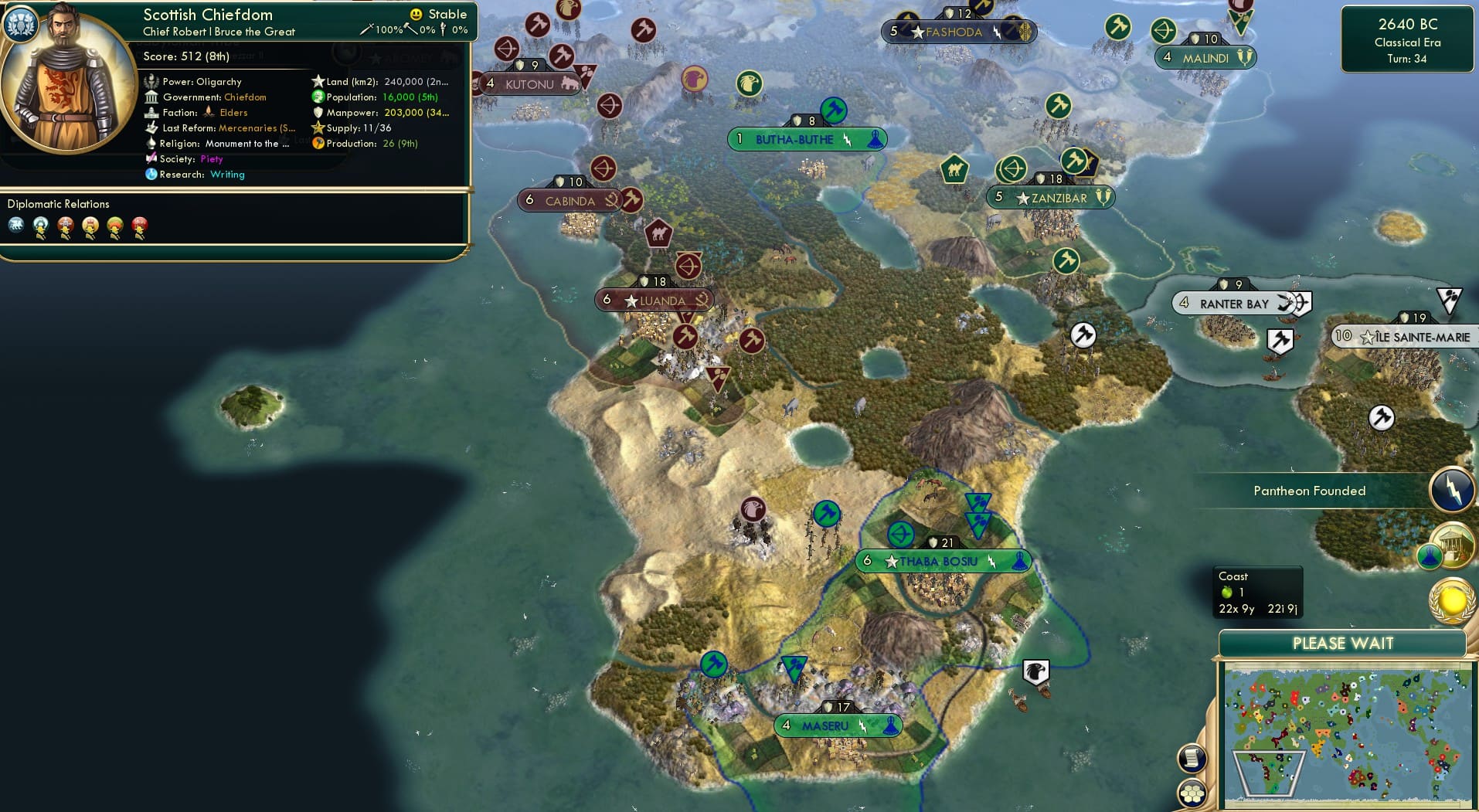Click the red-robed leader diplomacy icon
The image size is (1479, 812).
tap(140, 226)
